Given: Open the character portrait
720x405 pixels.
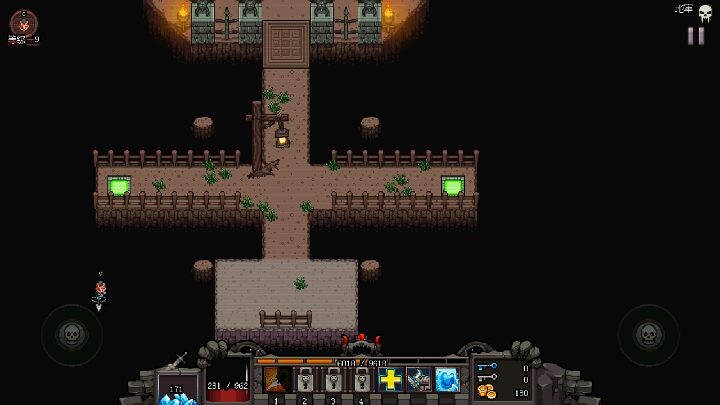Looking at the screenshot, I should click(x=22, y=22).
